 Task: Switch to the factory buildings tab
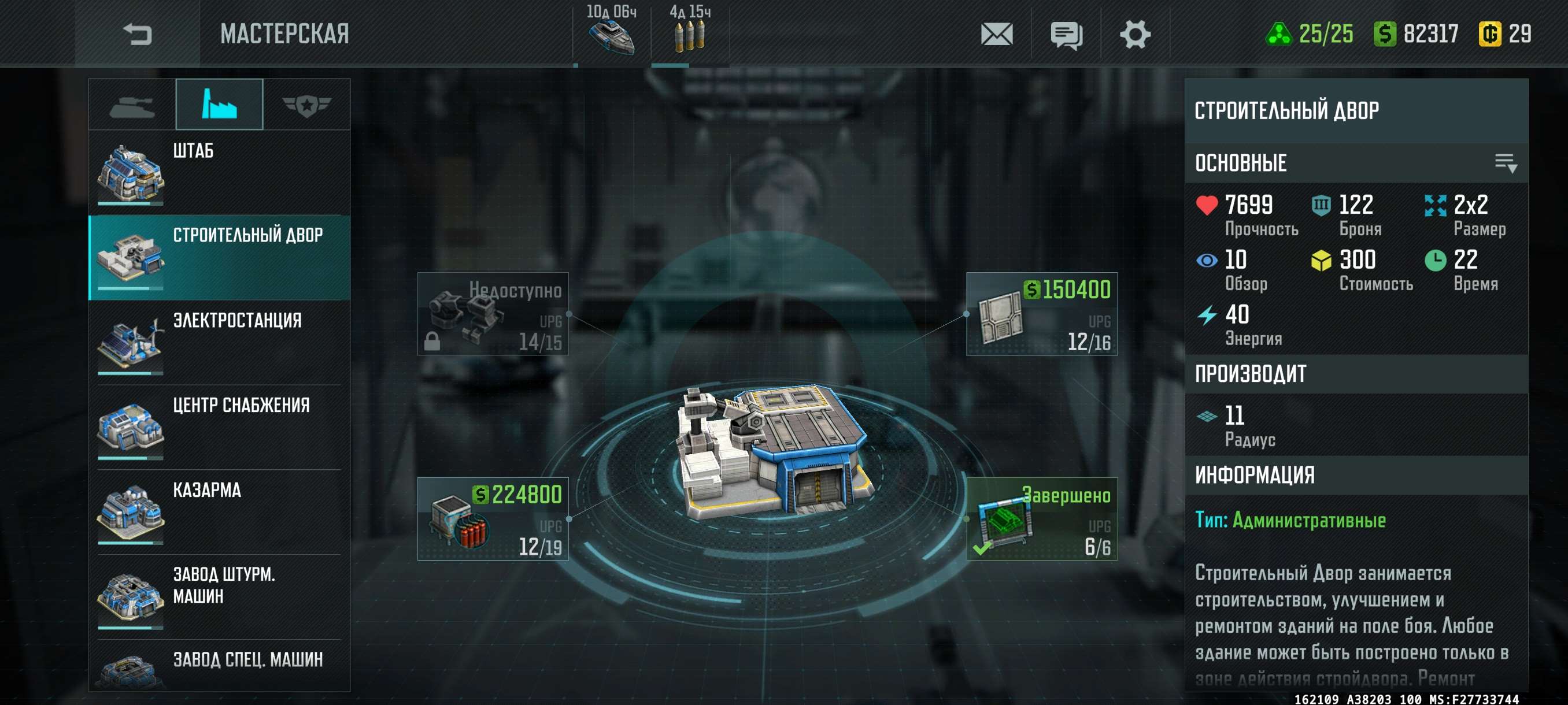pyautogui.click(x=219, y=105)
